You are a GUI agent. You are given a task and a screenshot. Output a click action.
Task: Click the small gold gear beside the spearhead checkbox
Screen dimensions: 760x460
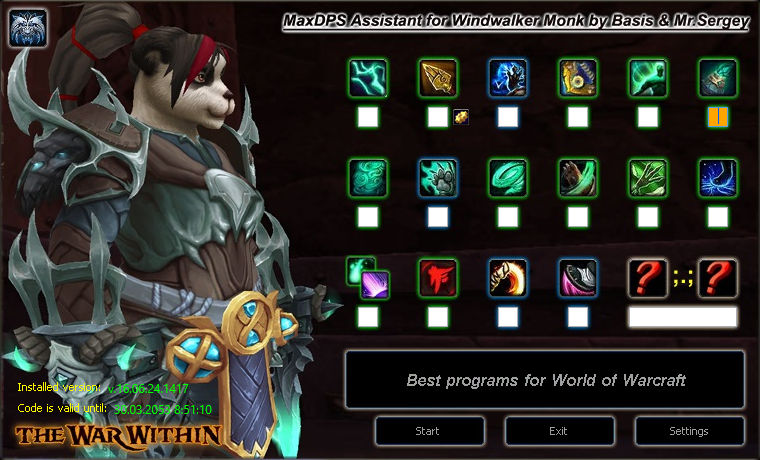461,117
